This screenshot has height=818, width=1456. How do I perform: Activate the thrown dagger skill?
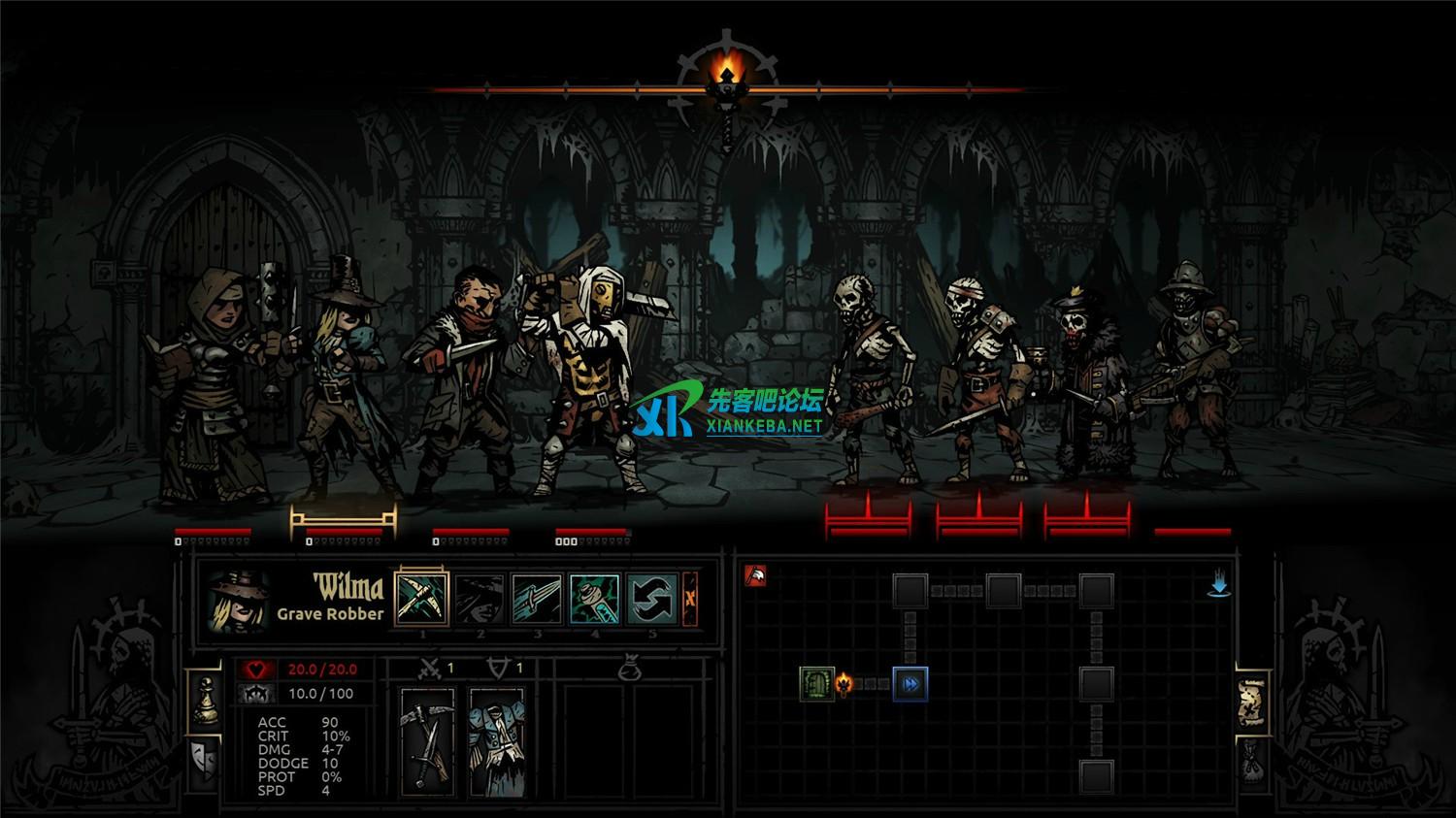pyautogui.click(x=537, y=599)
